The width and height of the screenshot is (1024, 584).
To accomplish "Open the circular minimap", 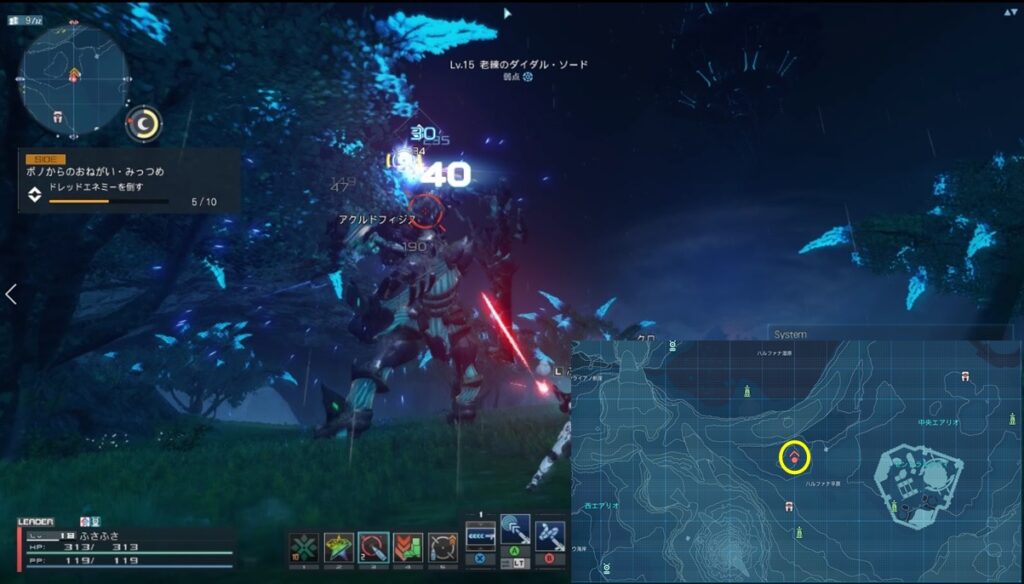I will point(74,78).
